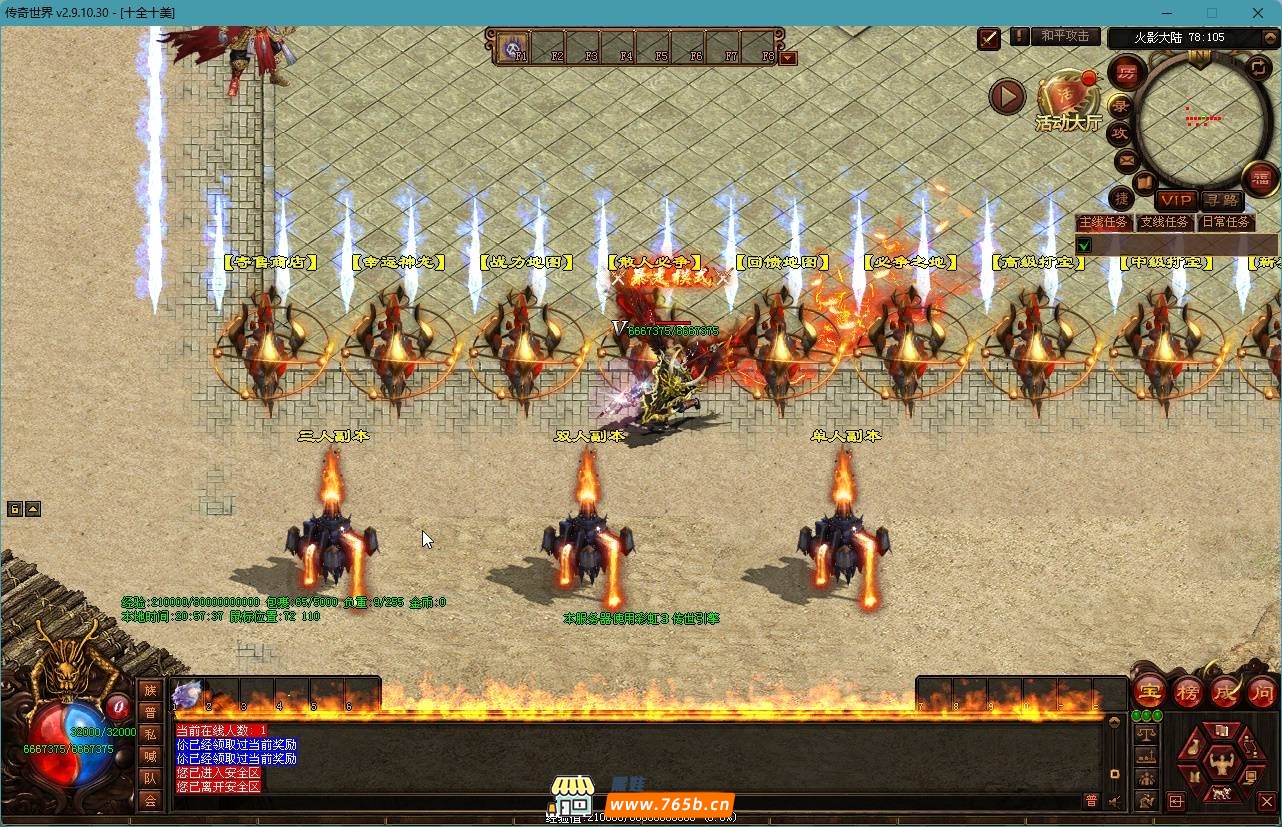This screenshot has width=1282, height=827.
Task: Select the skill in hotbar slot 1
Action: [x=188, y=693]
